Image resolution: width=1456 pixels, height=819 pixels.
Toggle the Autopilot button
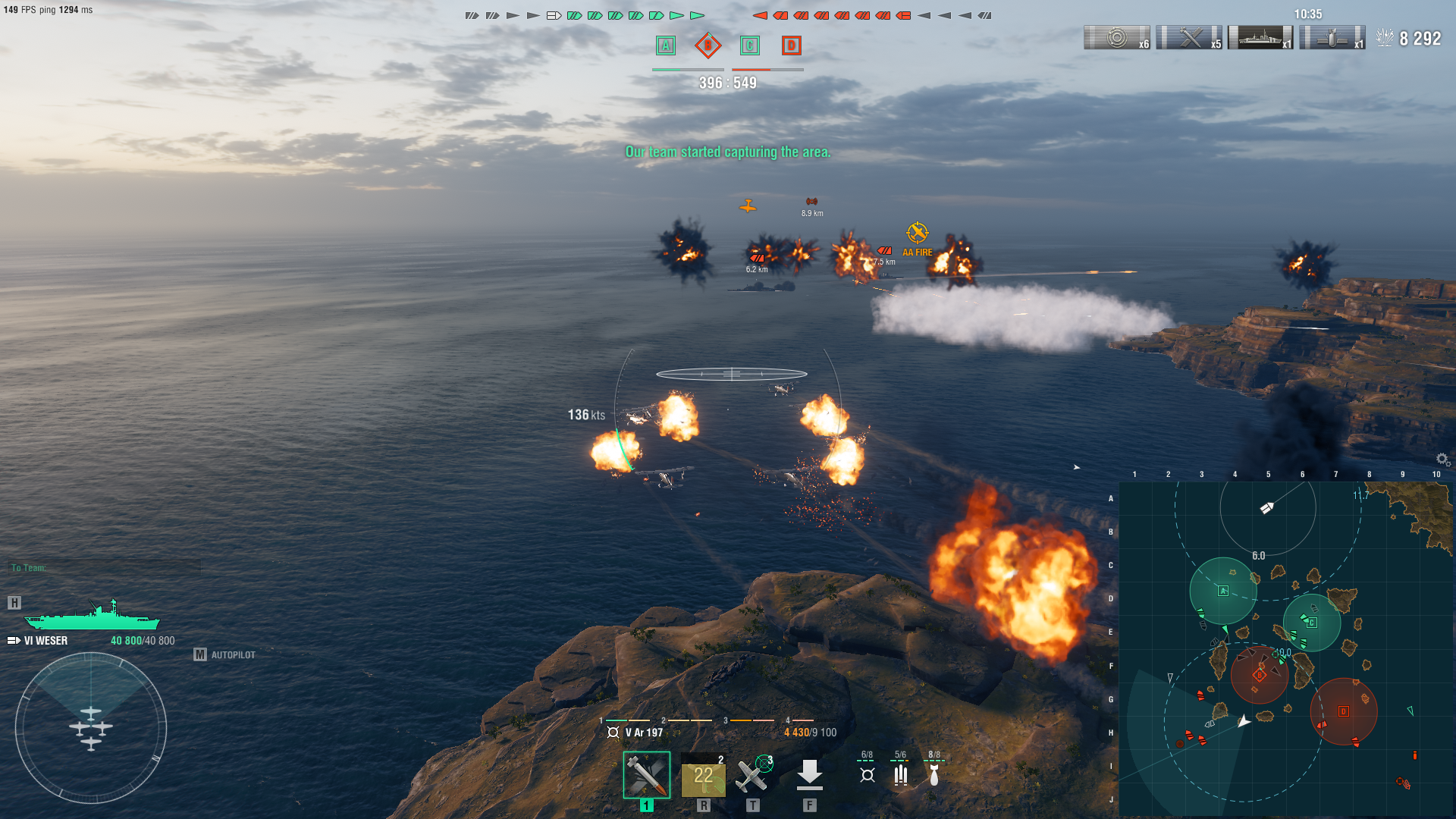point(225,654)
